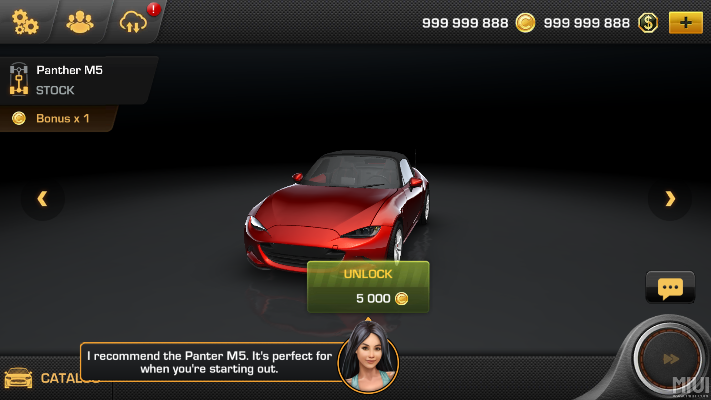Select the Panther M5 stock info panel
Image resolution: width=711 pixels, height=400 pixels.
click(75, 80)
